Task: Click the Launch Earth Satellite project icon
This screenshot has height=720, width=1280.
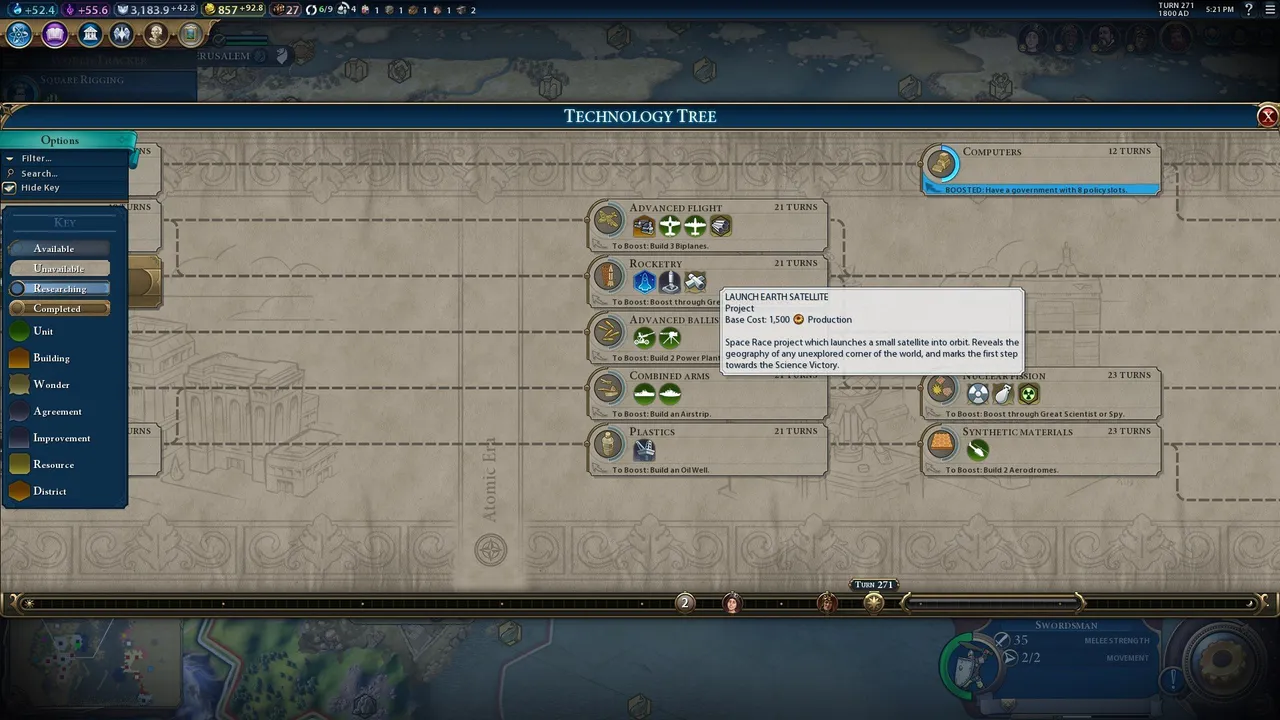Action: coord(644,283)
